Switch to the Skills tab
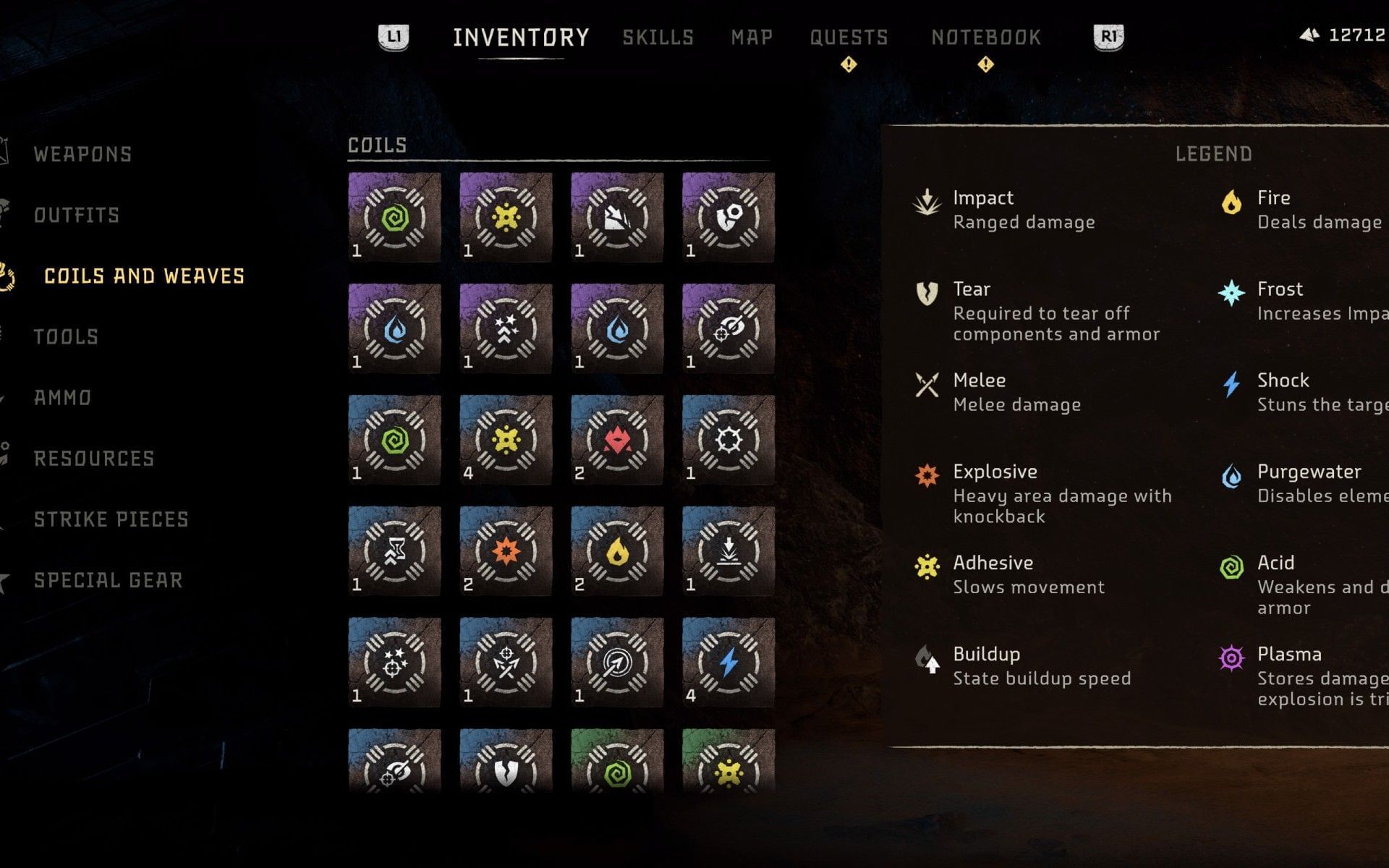 (x=659, y=38)
